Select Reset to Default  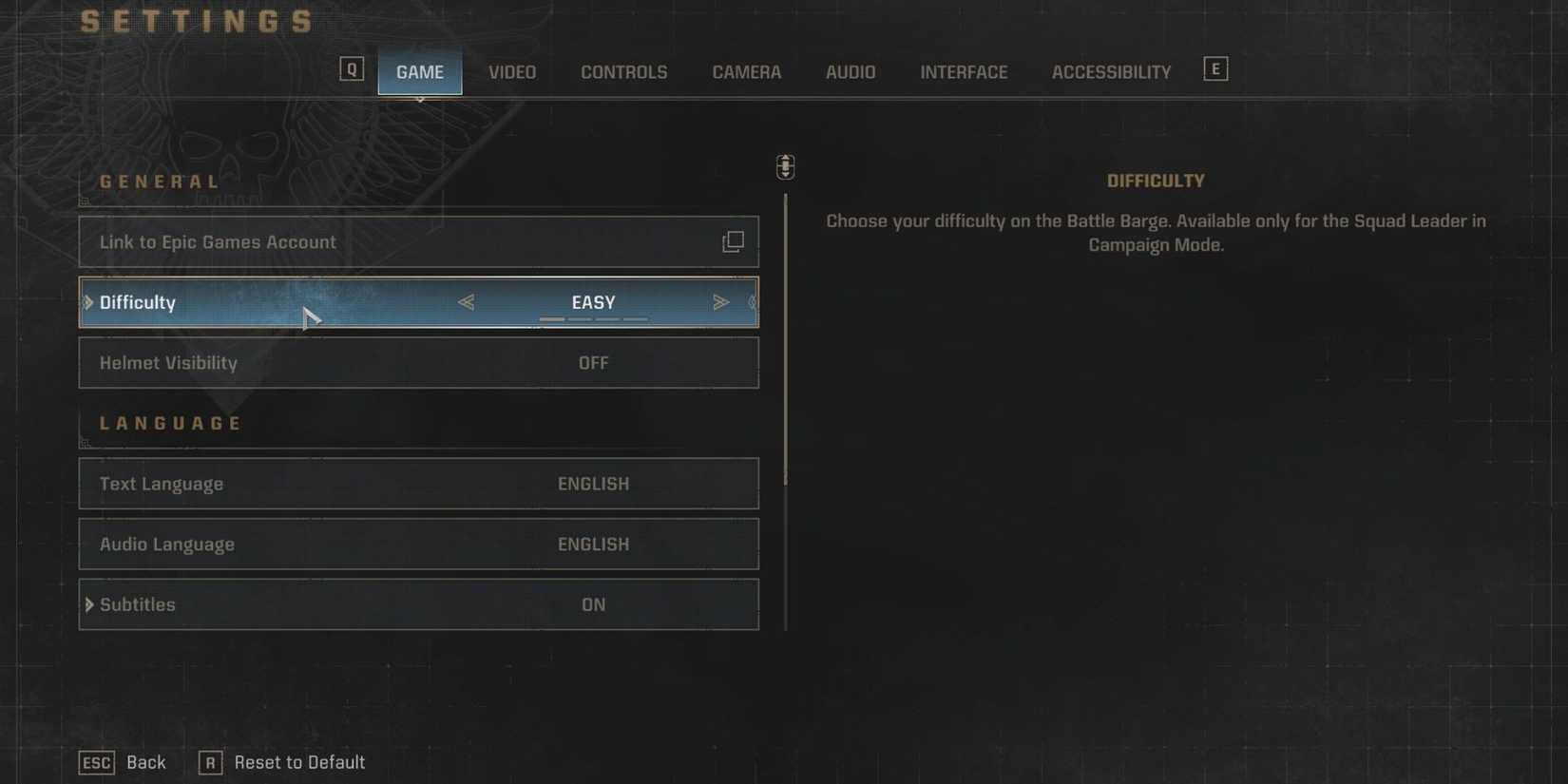coord(299,762)
